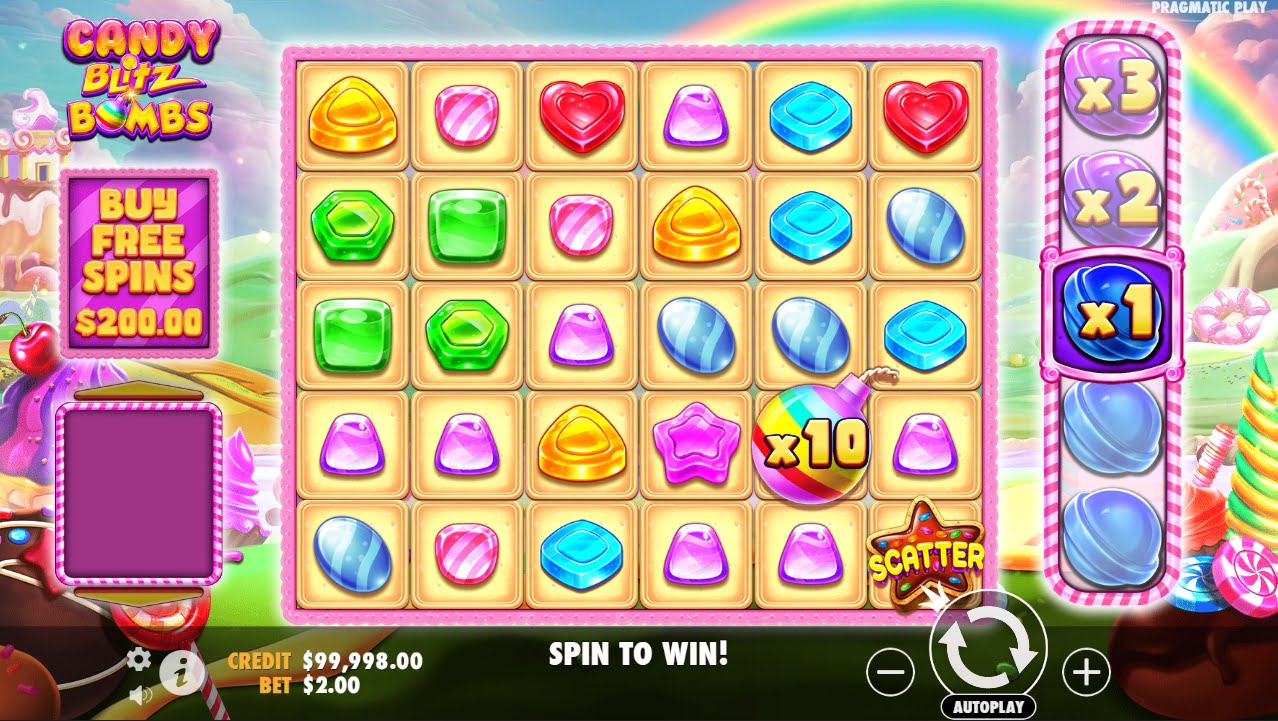Viewport: 1278px width, 721px height.
Task: Spin the reels with the circular arrow button
Action: coord(988,649)
